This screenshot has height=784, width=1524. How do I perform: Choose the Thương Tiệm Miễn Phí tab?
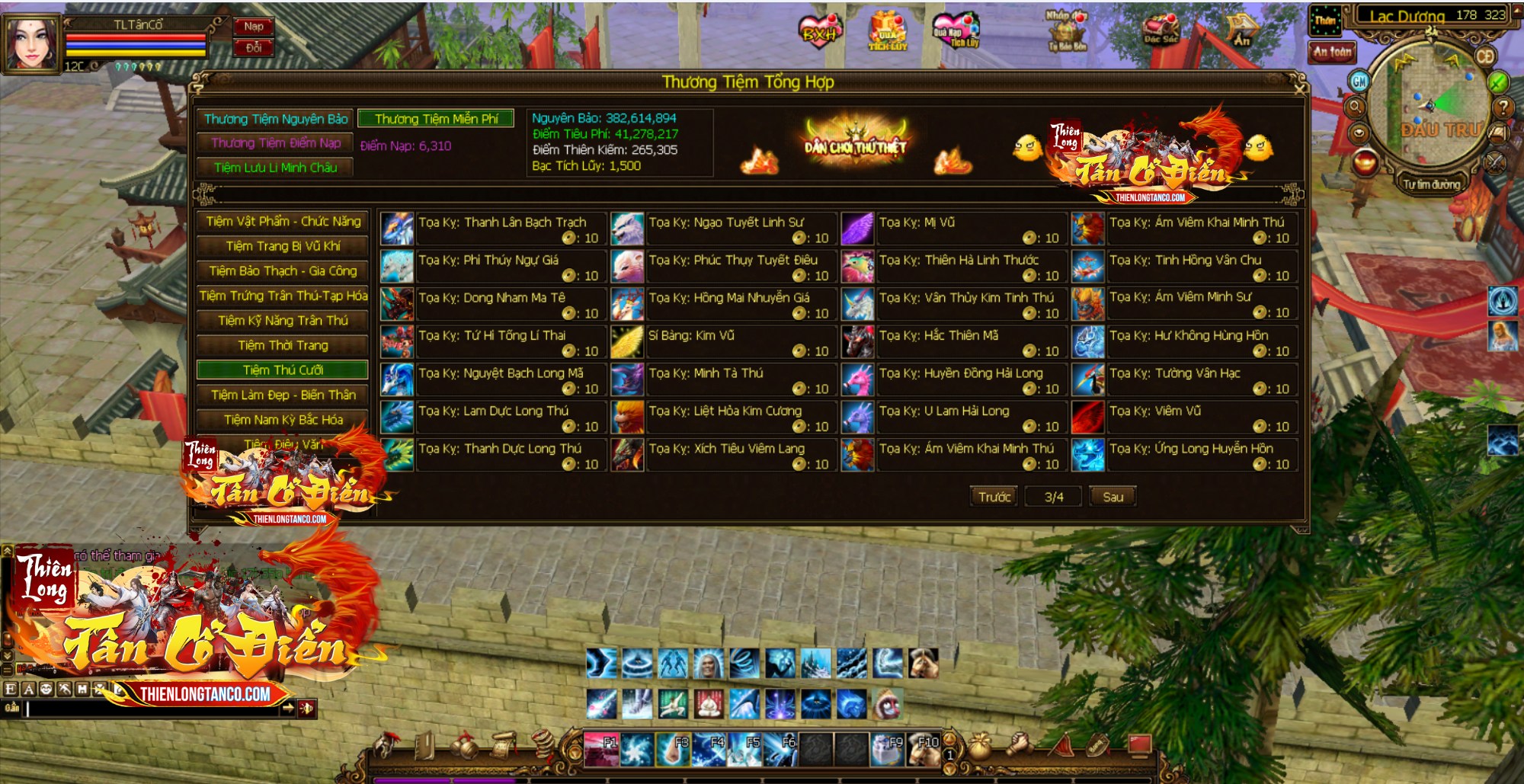click(436, 119)
